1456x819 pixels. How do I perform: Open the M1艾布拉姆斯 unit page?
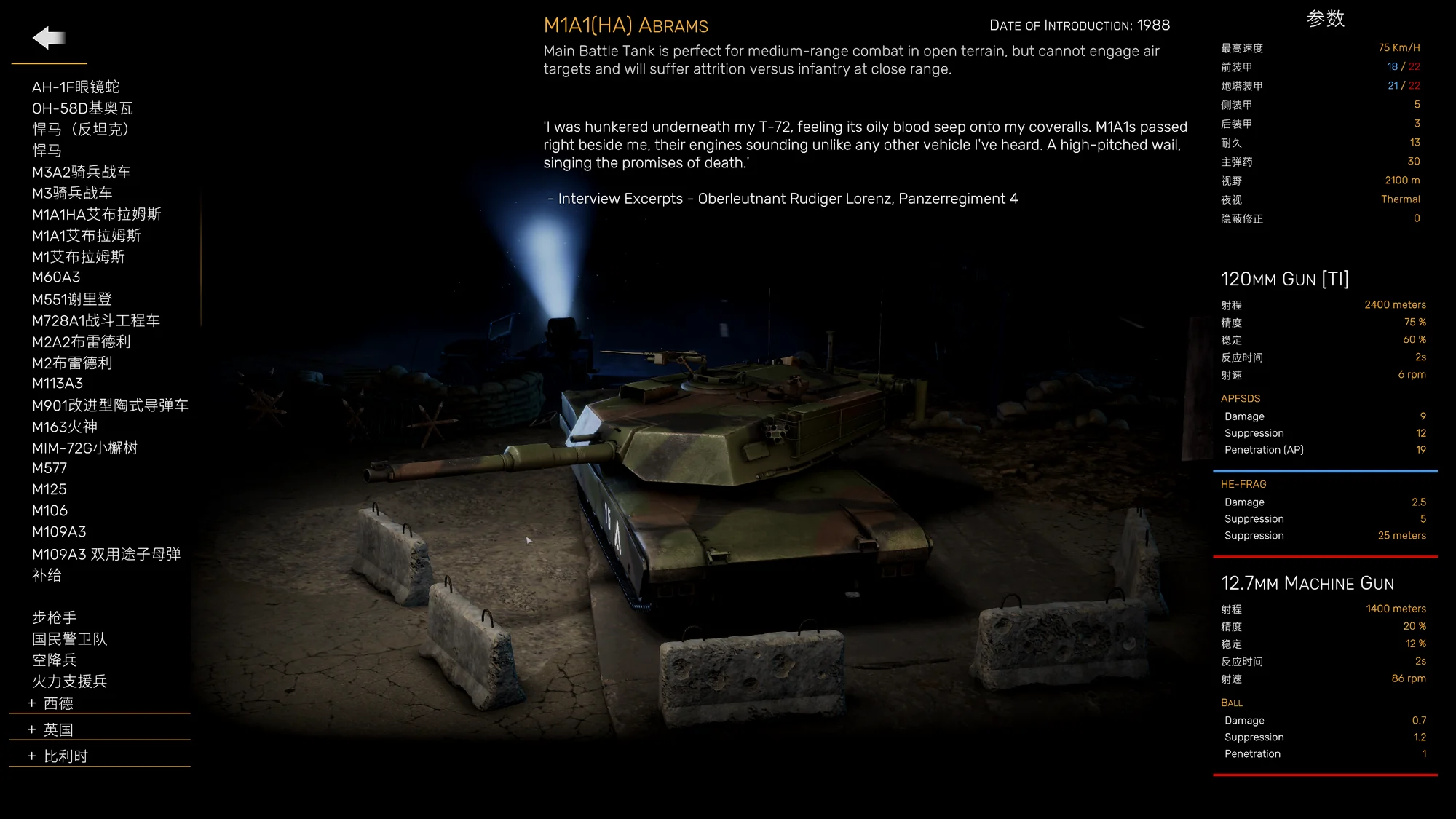coord(78,256)
